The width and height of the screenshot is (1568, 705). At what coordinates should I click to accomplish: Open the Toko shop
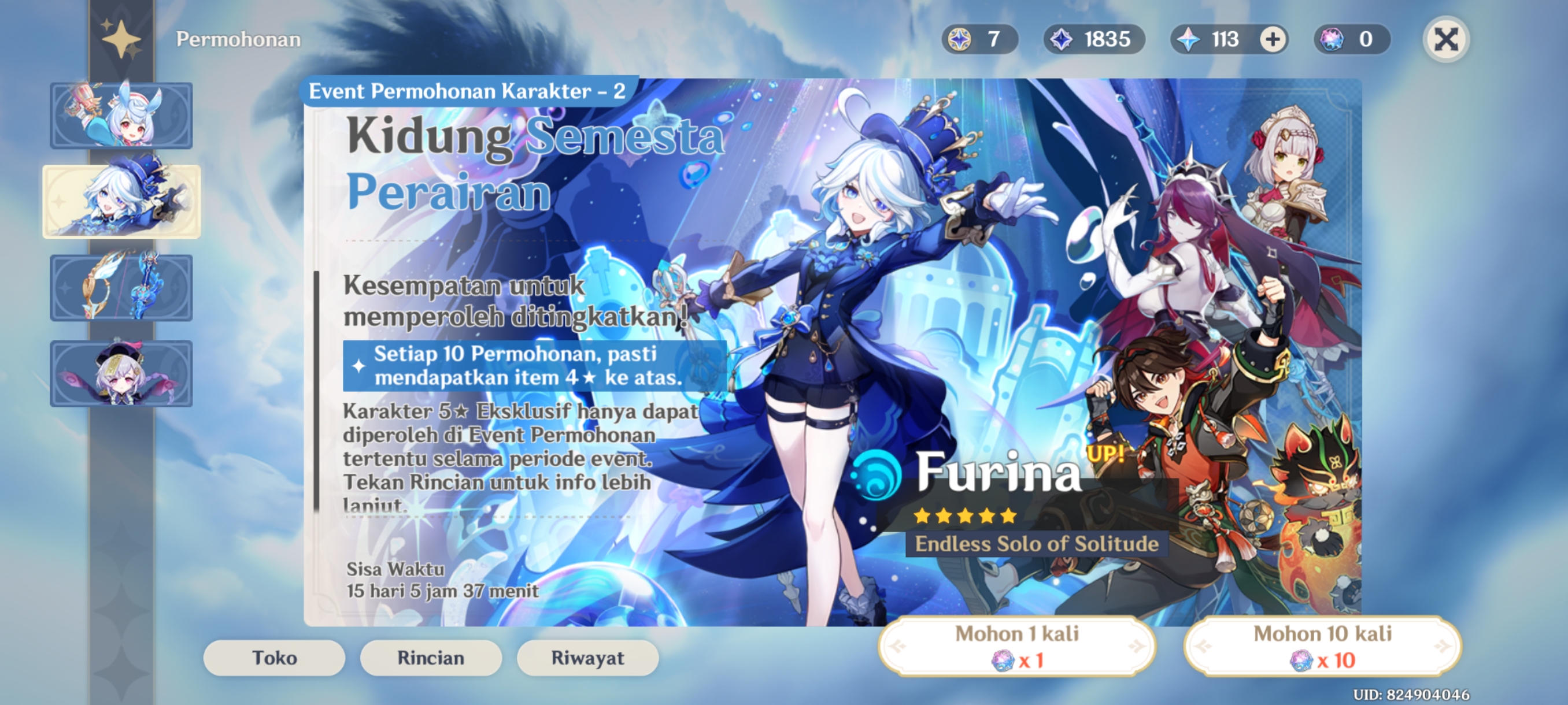[274, 658]
